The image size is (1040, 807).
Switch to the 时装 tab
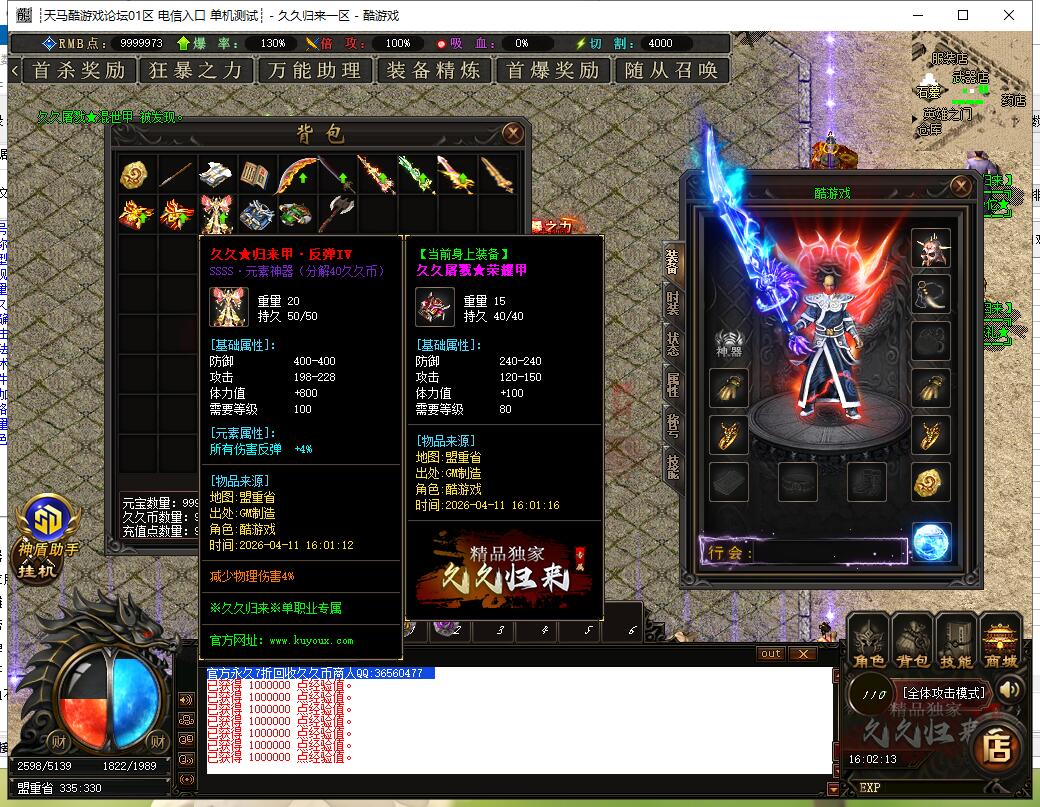674,302
